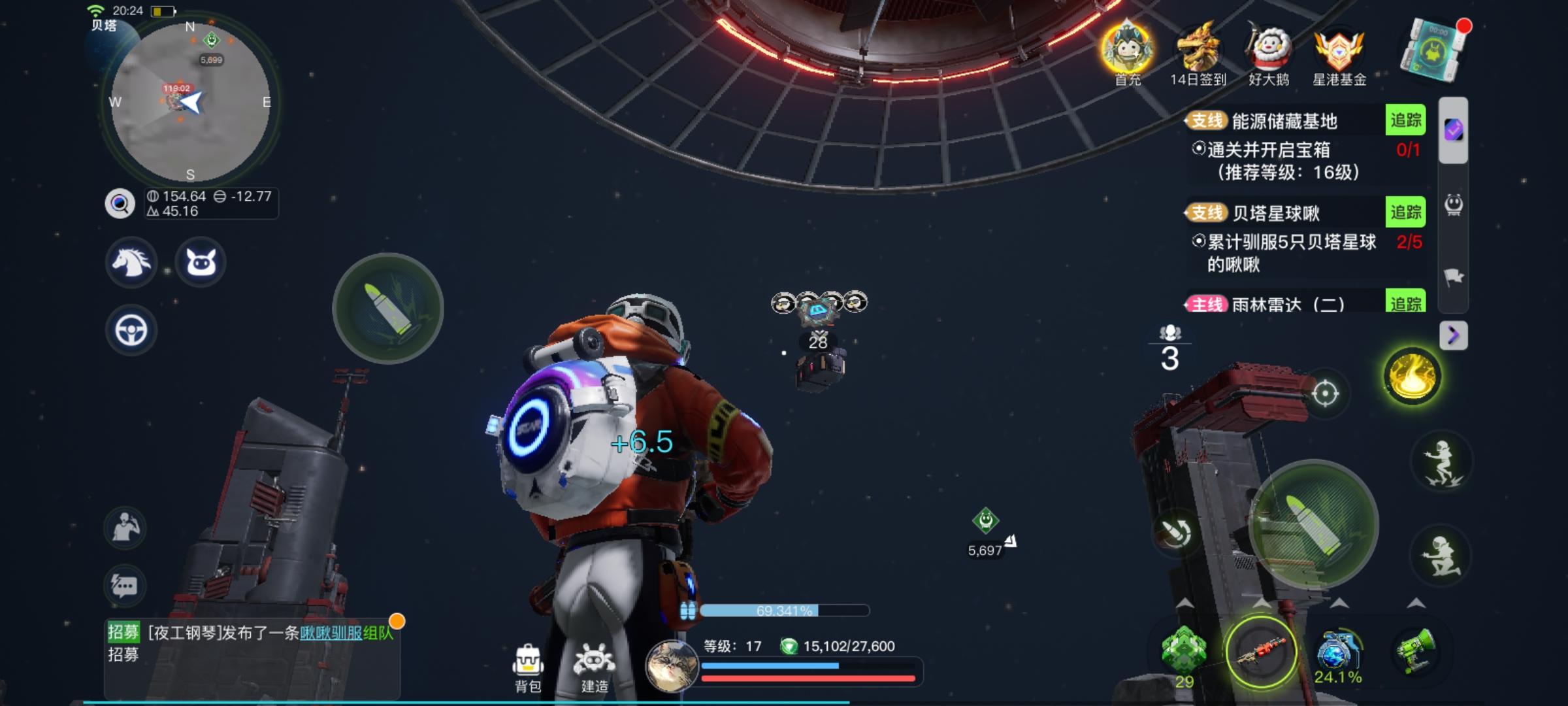This screenshot has width=1568, height=706.
Task: Summon the horse mount
Action: click(131, 263)
